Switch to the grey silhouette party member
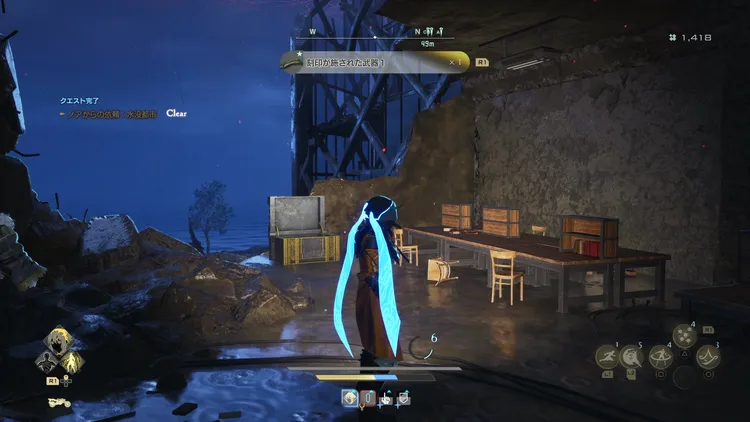Viewport: 750px width, 422px height. coord(46,361)
